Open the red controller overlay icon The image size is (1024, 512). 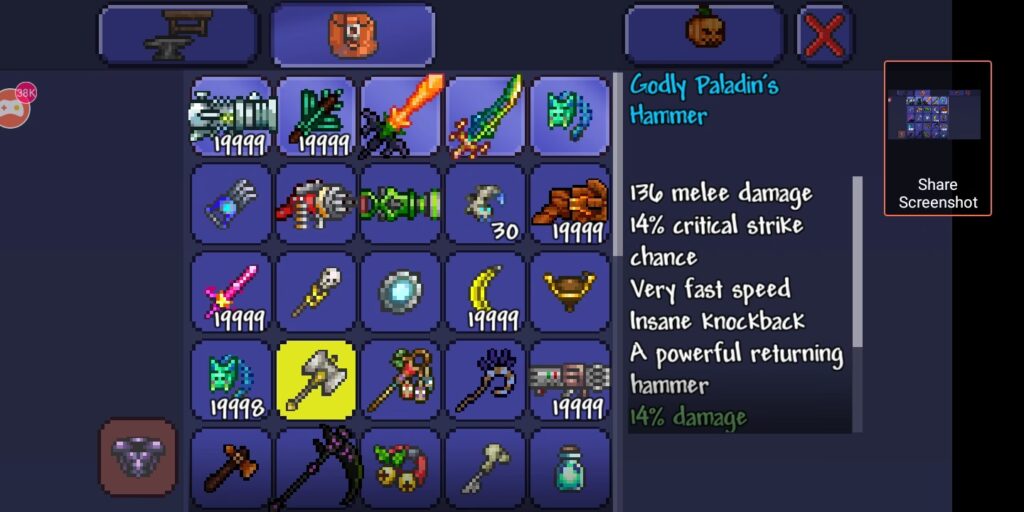point(12,106)
